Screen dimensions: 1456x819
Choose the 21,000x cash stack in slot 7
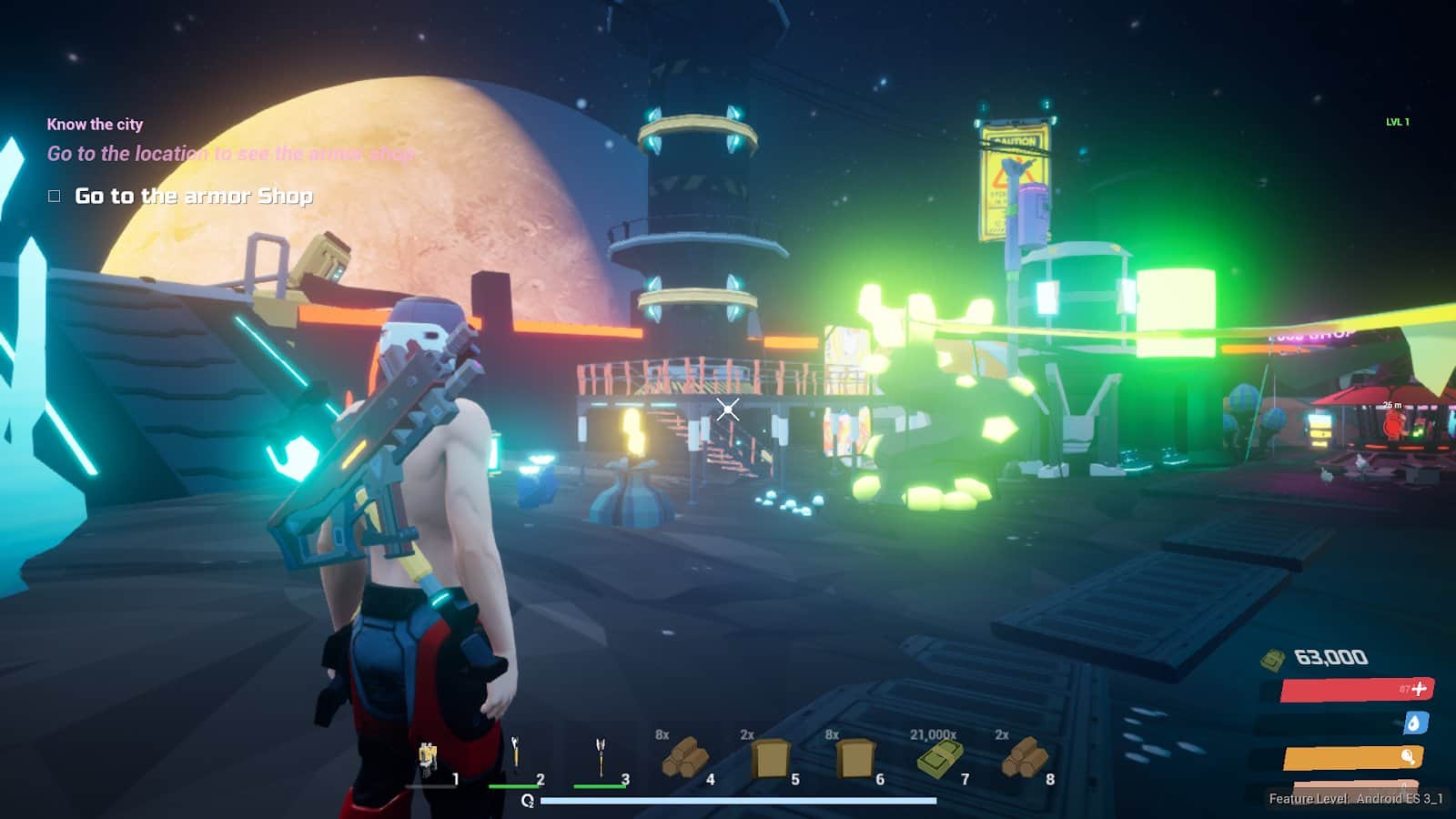pos(939,758)
